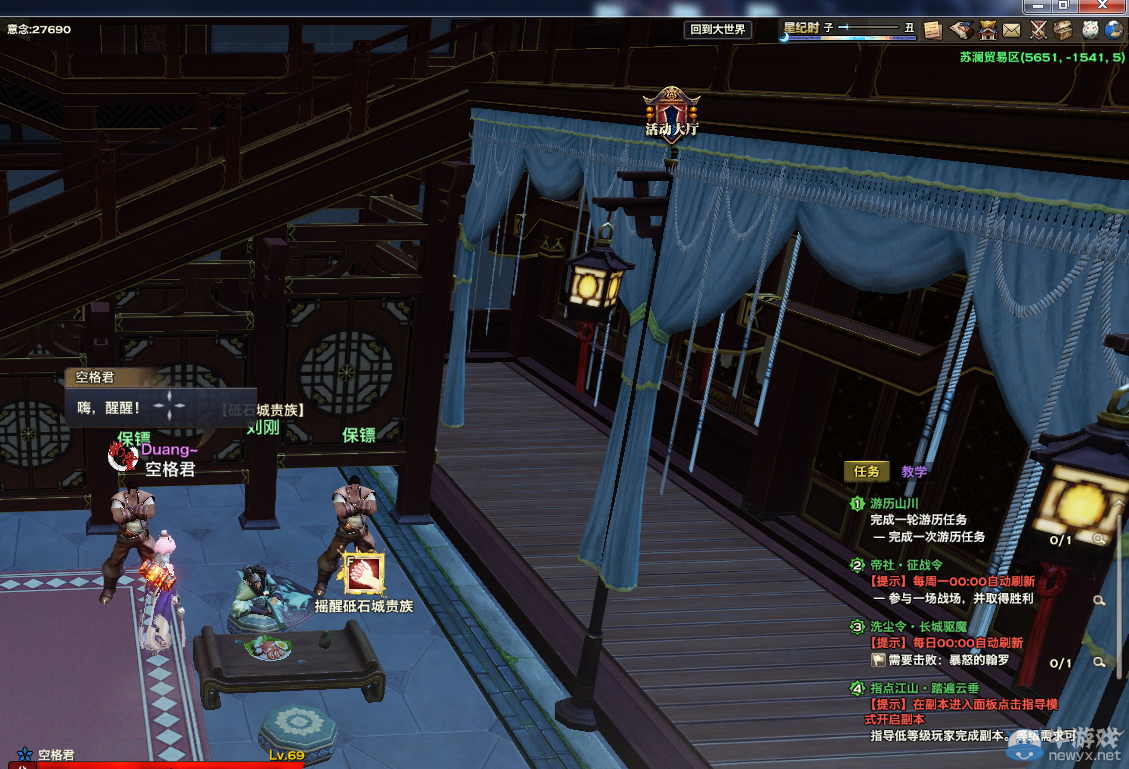1129x769 pixels.
Task: Open the mail envelope
Action: pyautogui.click(x=1012, y=30)
